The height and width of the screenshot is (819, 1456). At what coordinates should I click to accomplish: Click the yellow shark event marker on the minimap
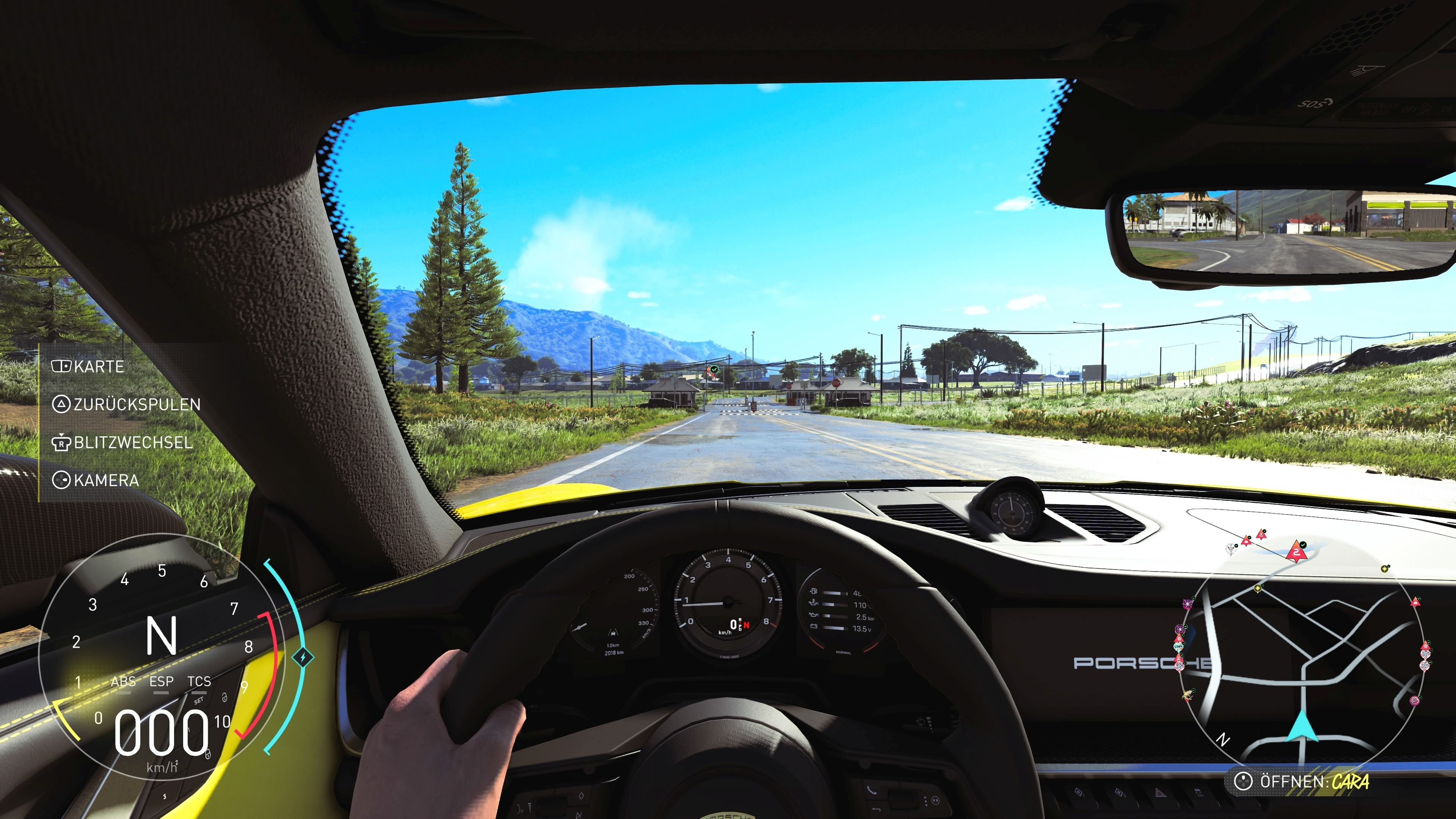[1188, 695]
